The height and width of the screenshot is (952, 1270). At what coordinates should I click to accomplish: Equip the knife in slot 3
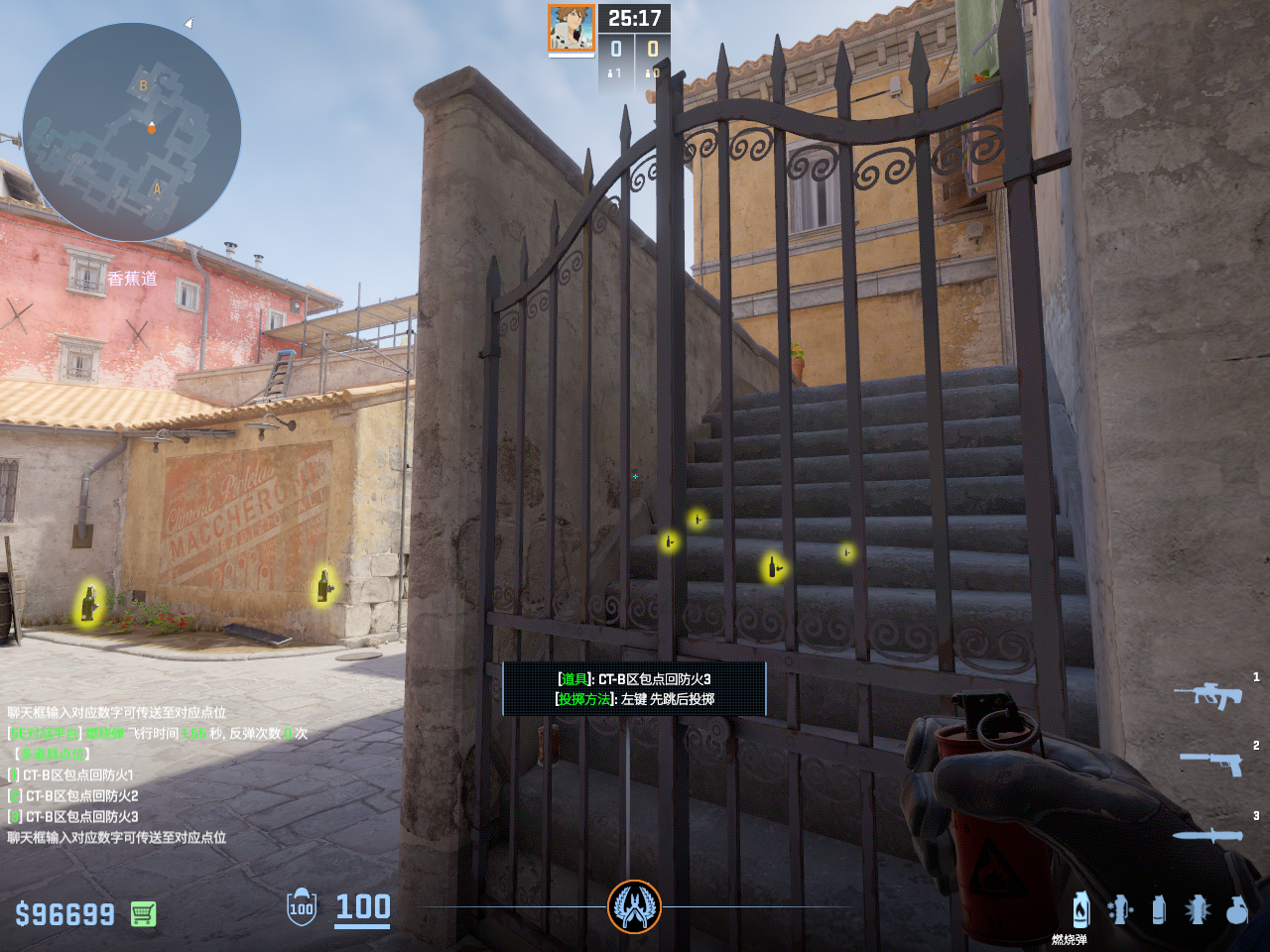[x=1207, y=835]
